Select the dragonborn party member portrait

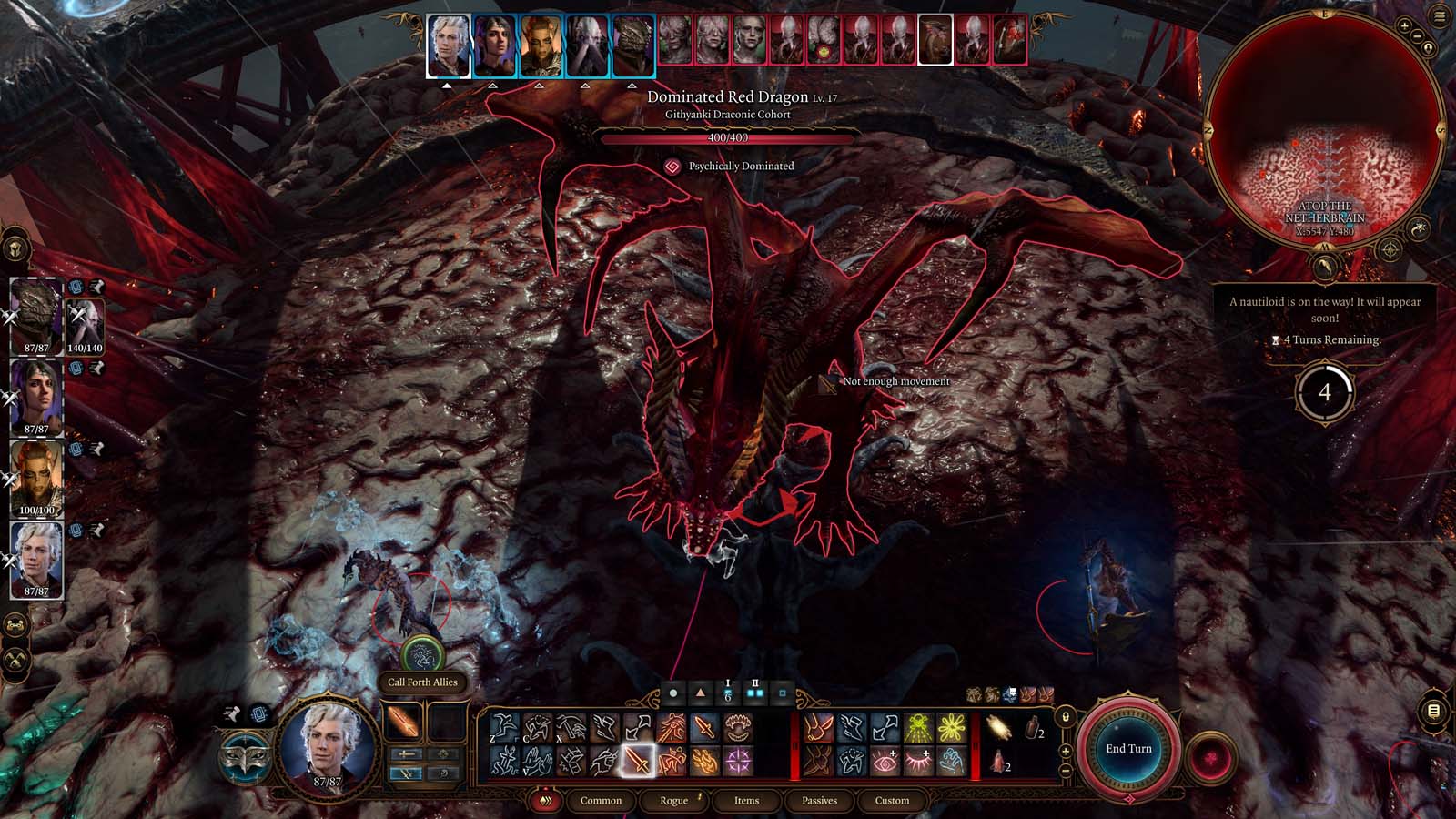36,316
